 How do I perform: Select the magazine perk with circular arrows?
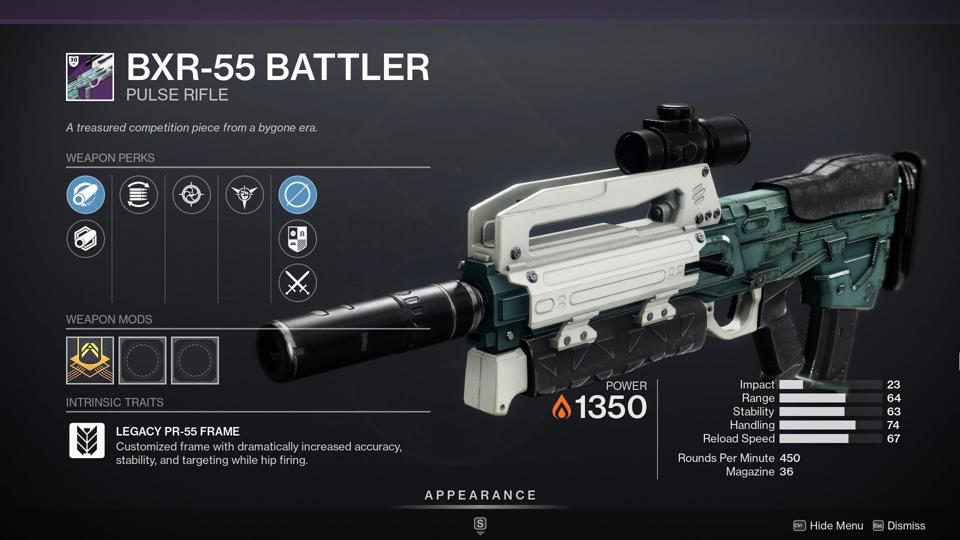(x=139, y=194)
